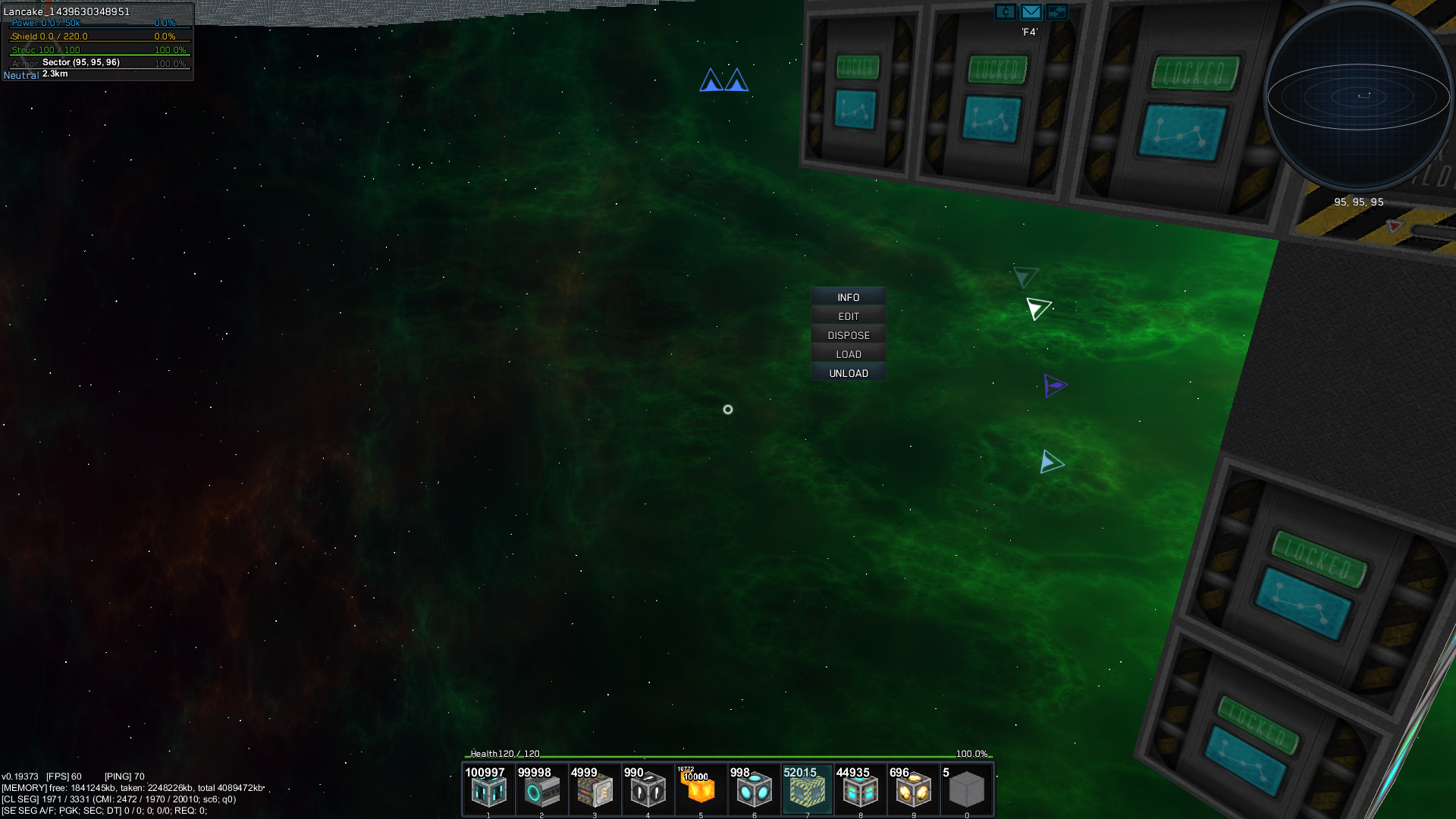Select the 99998 cyan-ring block slot
The height and width of the screenshot is (819, 1456).
tap(541, 790)
